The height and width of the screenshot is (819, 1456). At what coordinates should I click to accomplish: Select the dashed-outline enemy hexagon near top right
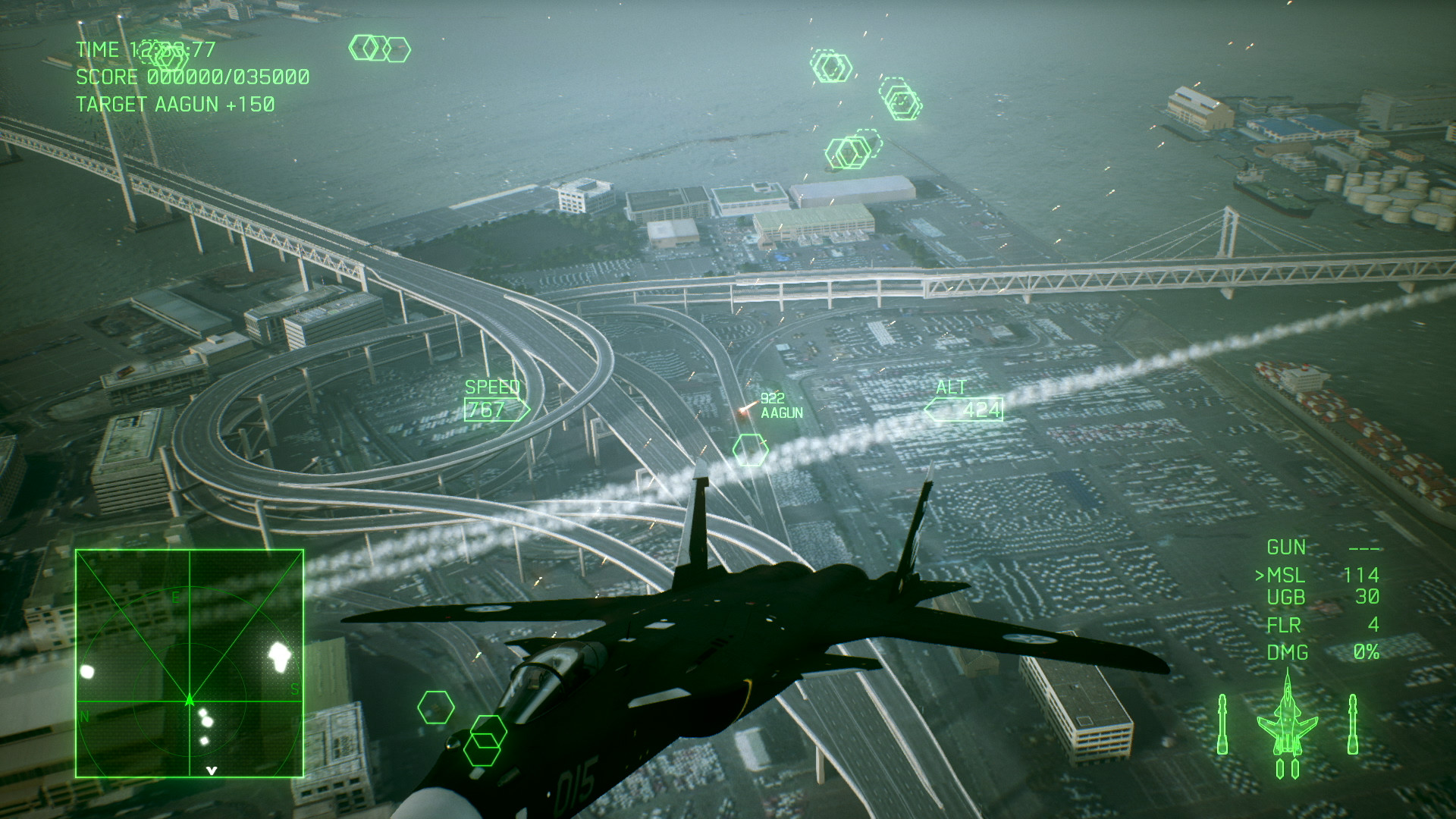coord(902,99)
